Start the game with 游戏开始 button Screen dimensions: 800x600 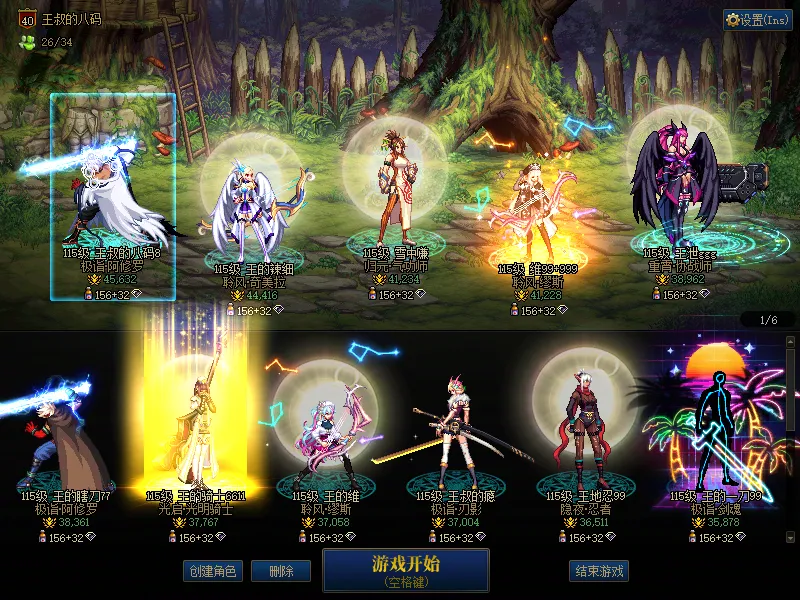tap(405, 569)
